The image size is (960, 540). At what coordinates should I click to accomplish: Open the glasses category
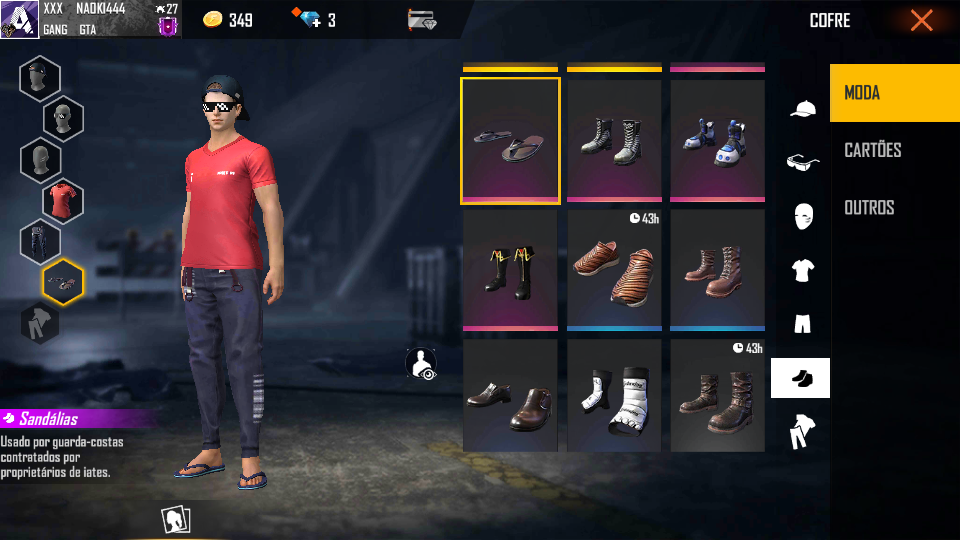pos(802,162)
